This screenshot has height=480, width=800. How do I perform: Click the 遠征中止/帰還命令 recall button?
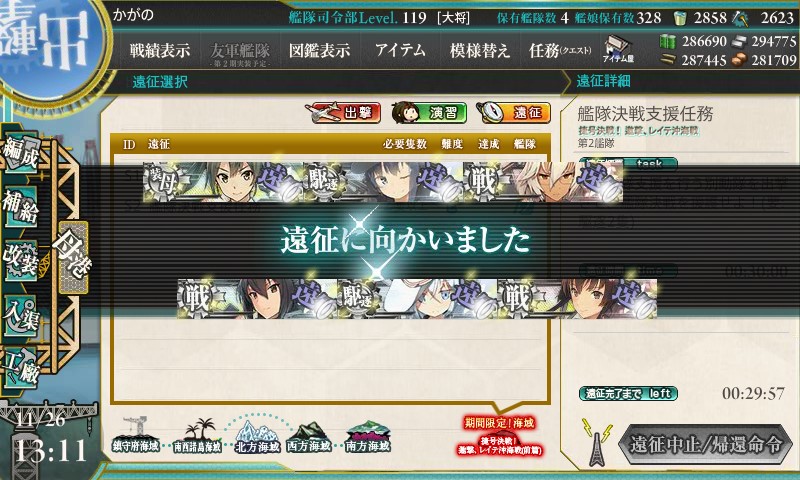704,444
